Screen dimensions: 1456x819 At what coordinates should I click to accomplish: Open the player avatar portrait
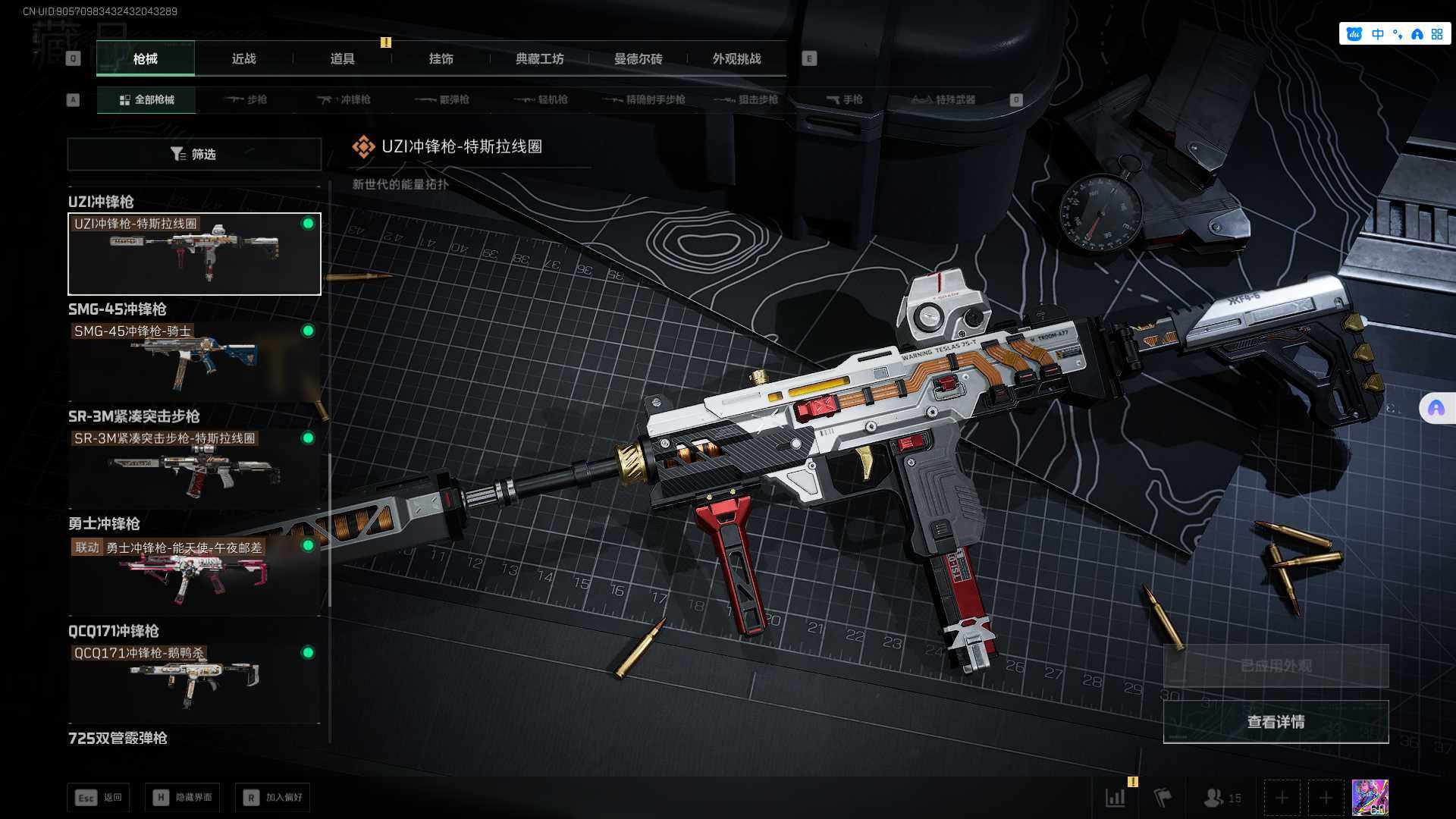tap(1370, 798)
